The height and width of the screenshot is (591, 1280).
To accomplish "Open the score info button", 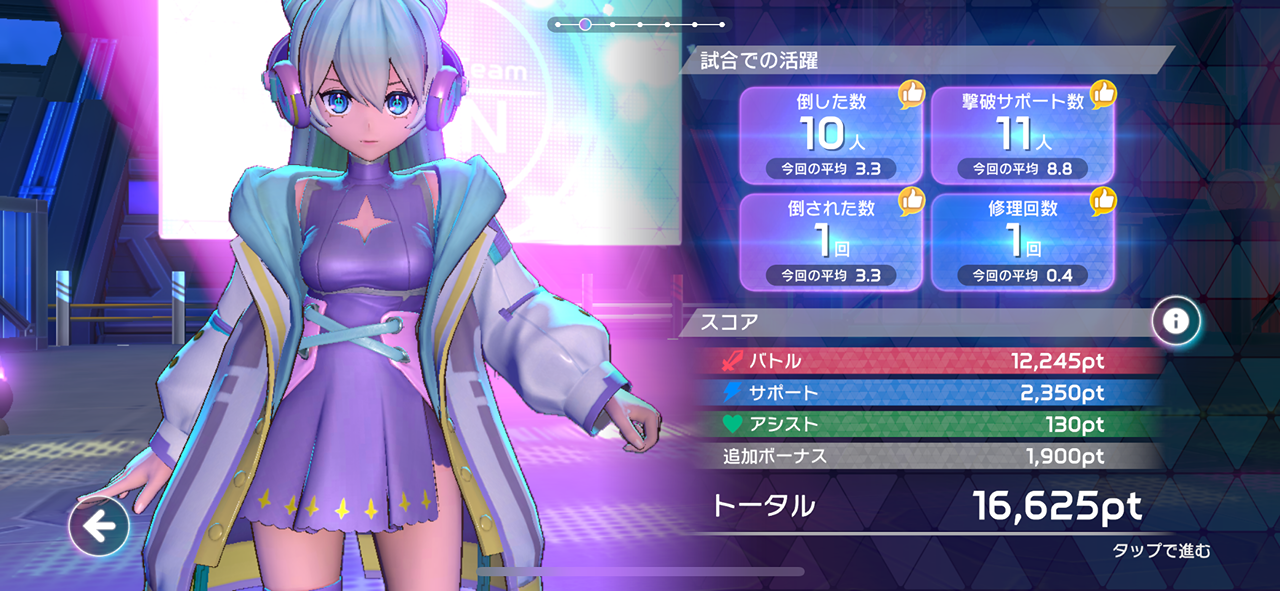I will (x=1175, y=321).
